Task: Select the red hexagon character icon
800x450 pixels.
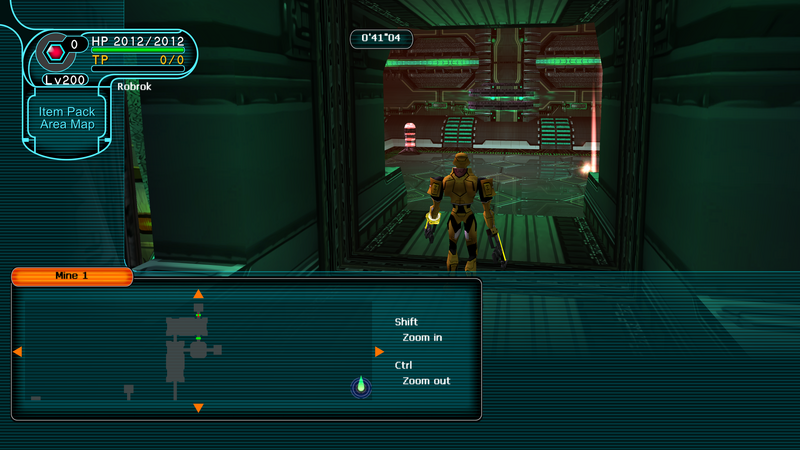Action: 55,50
